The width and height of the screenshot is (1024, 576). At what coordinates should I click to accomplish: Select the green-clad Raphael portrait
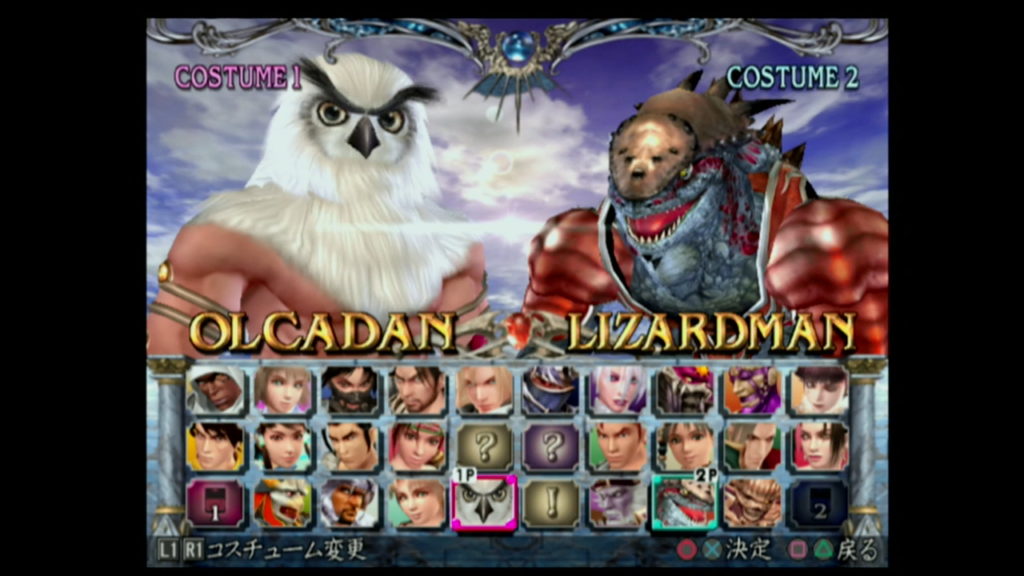pos(753,446)
